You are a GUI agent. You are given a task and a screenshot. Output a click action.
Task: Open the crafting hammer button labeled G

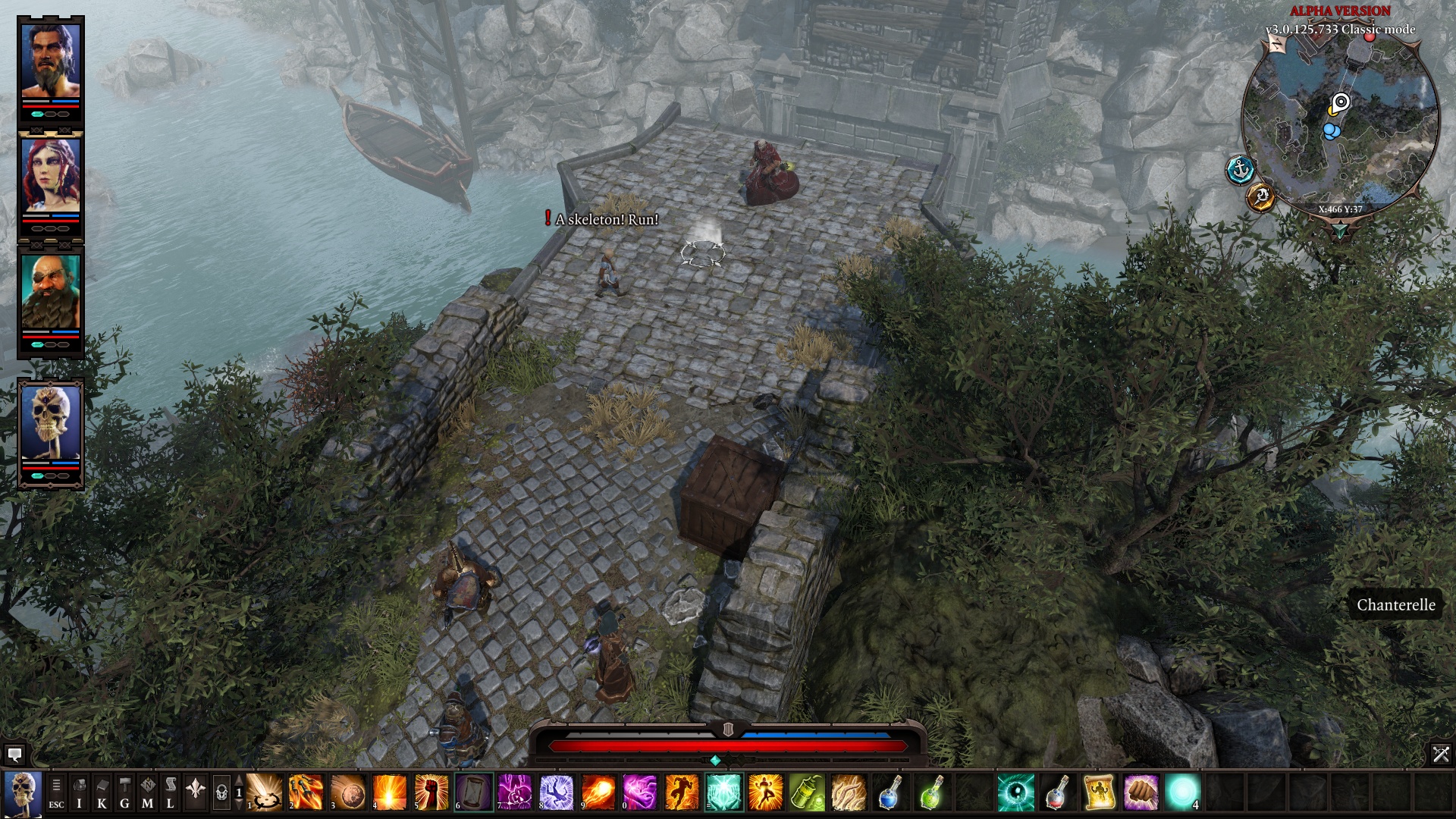pos(124,793)
